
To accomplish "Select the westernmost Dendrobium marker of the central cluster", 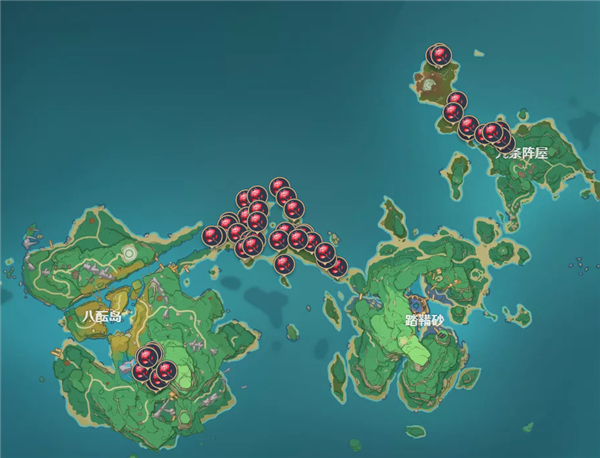I will coord(212,236).
